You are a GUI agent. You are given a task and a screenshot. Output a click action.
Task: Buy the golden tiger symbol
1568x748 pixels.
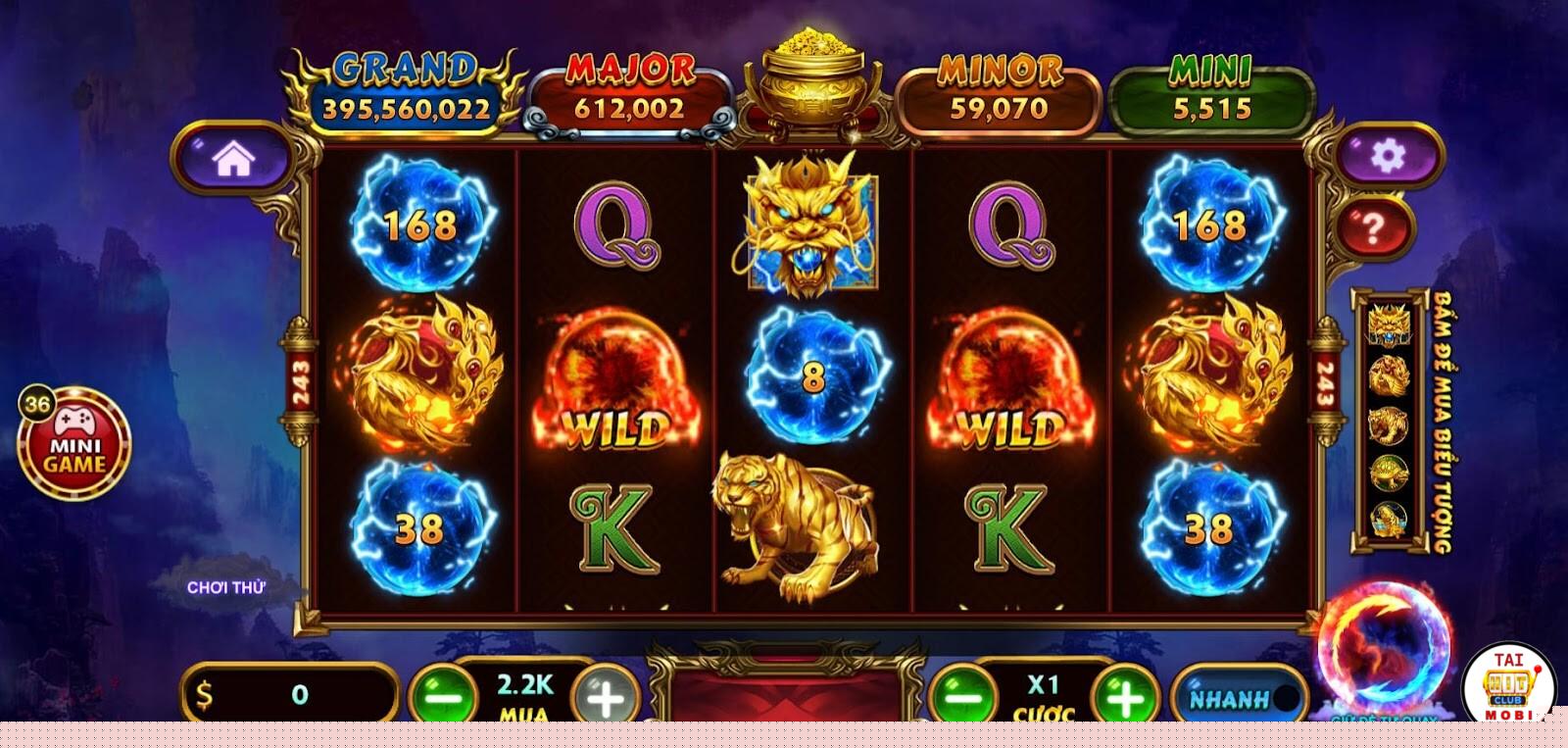tap(1389, 424)
